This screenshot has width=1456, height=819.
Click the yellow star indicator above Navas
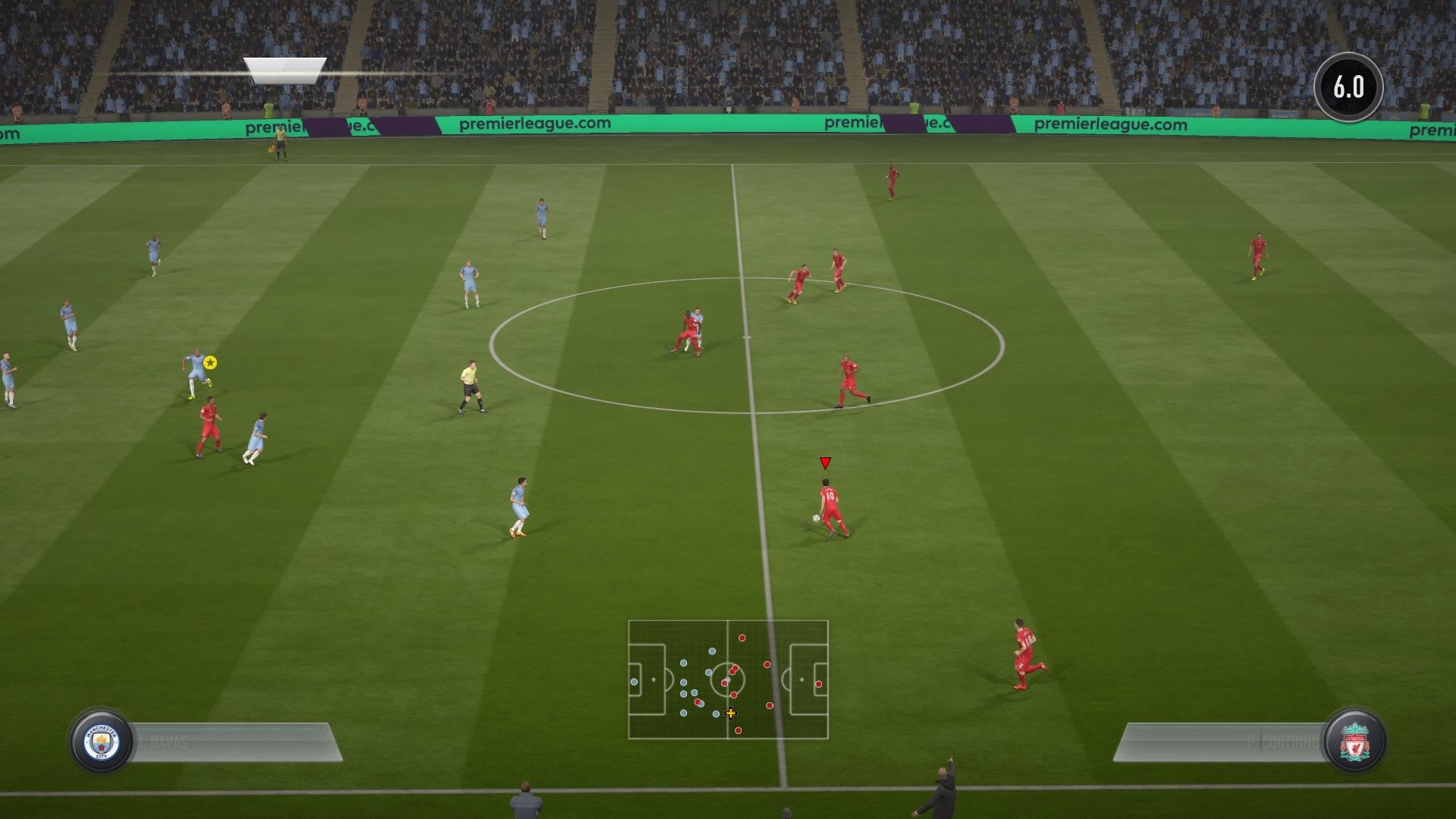pos(210,363)
